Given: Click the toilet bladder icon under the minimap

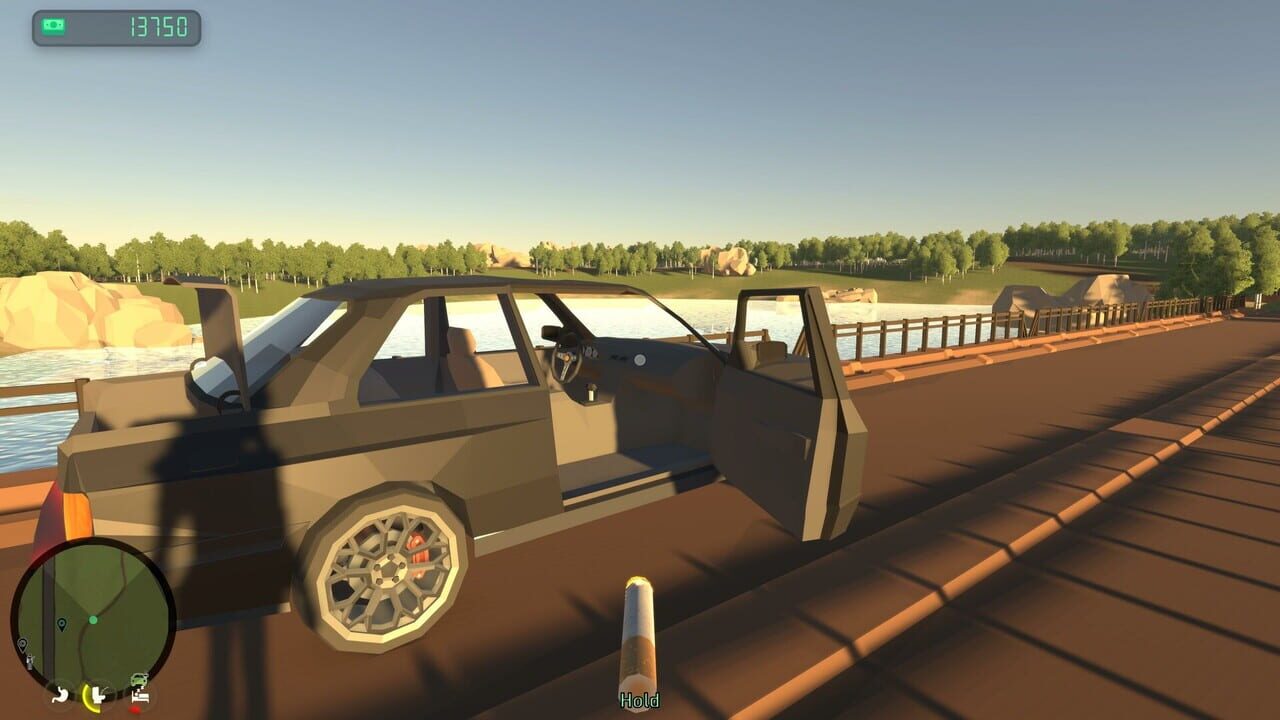Looking at the screenshot, I should [99, 697].
